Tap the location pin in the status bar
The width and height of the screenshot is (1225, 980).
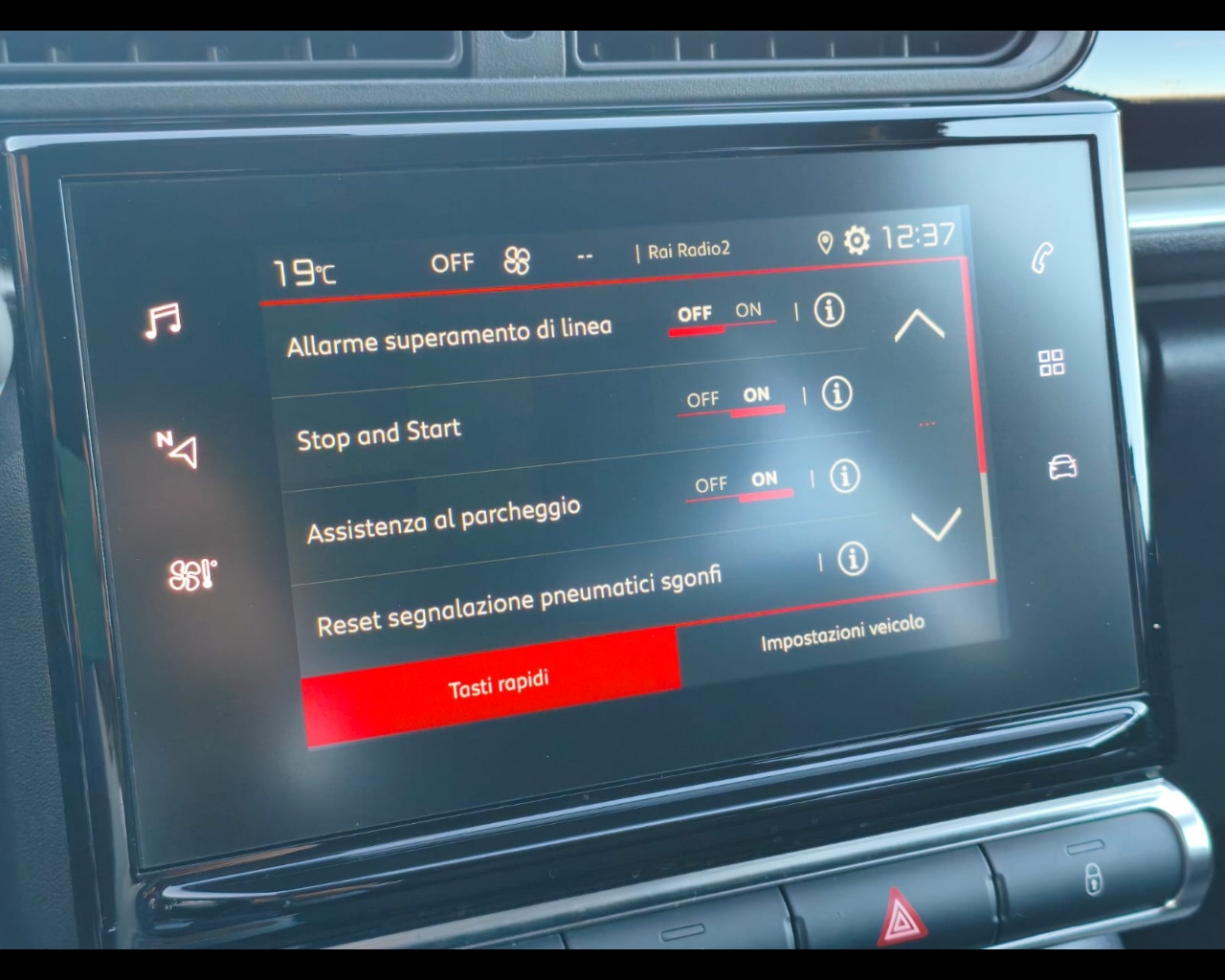pos(824,241)
